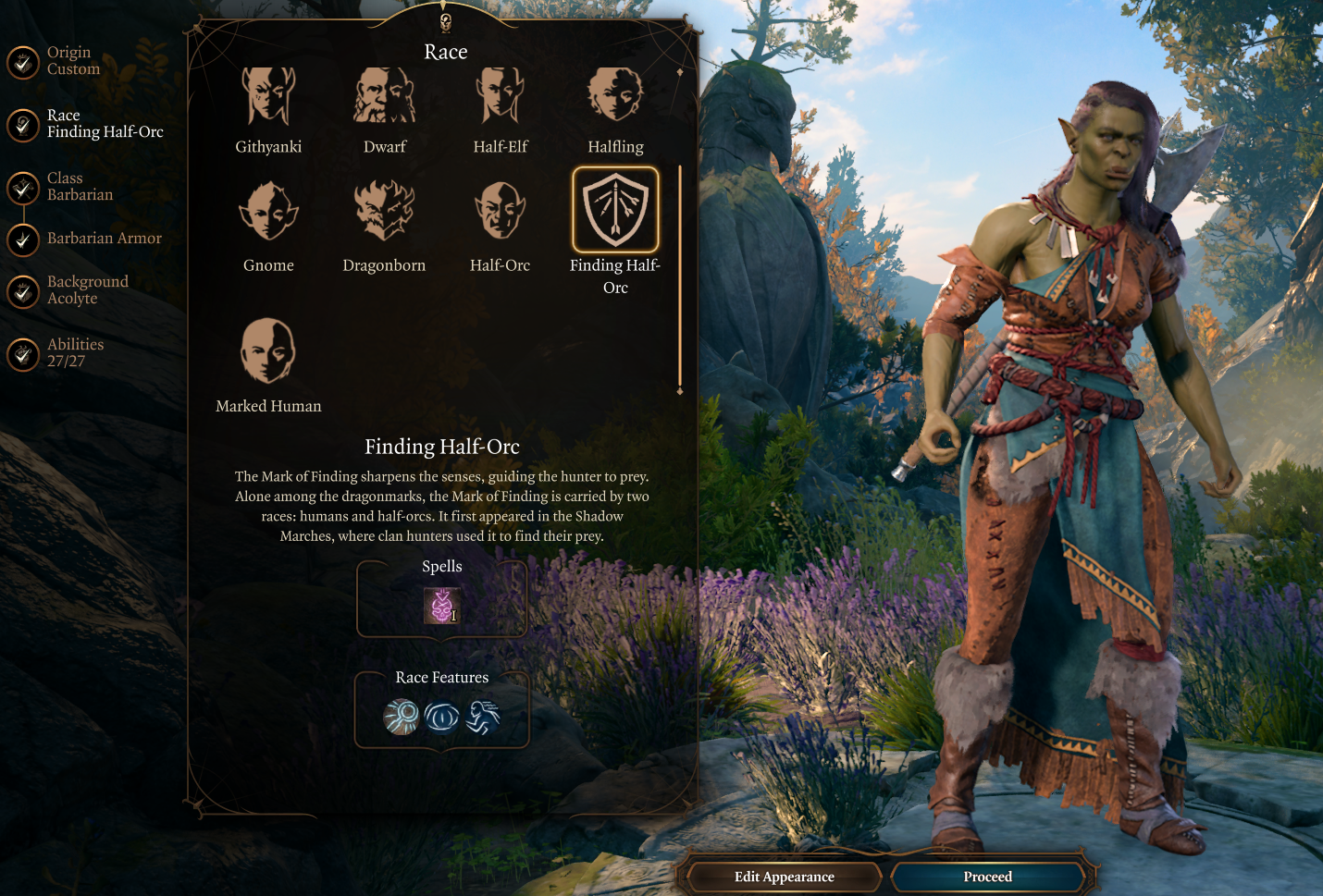Show the running figure race feature

pyautogui.click(x=482, y=717)
